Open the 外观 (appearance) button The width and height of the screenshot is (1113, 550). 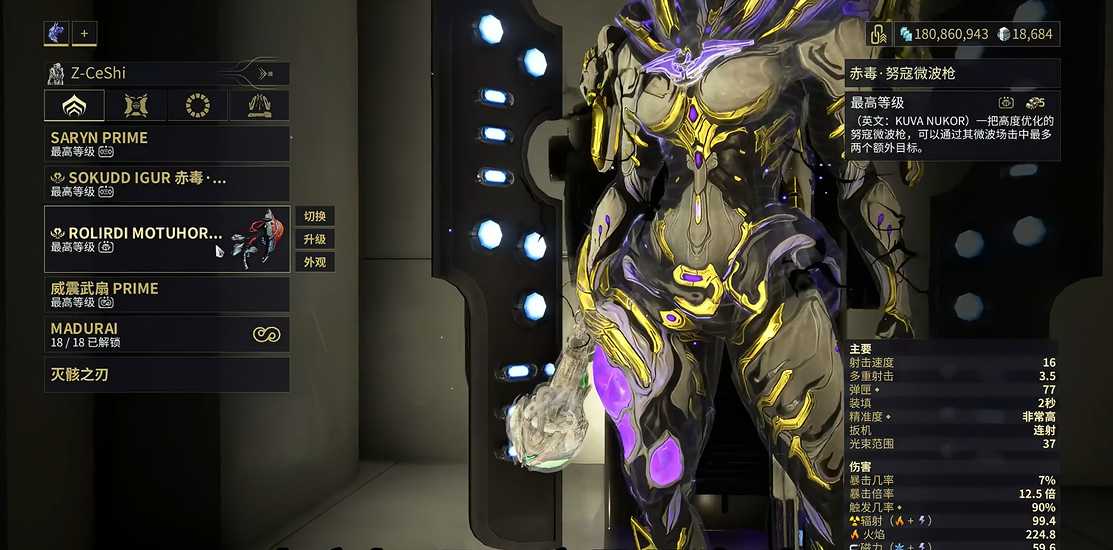(314, 263)
